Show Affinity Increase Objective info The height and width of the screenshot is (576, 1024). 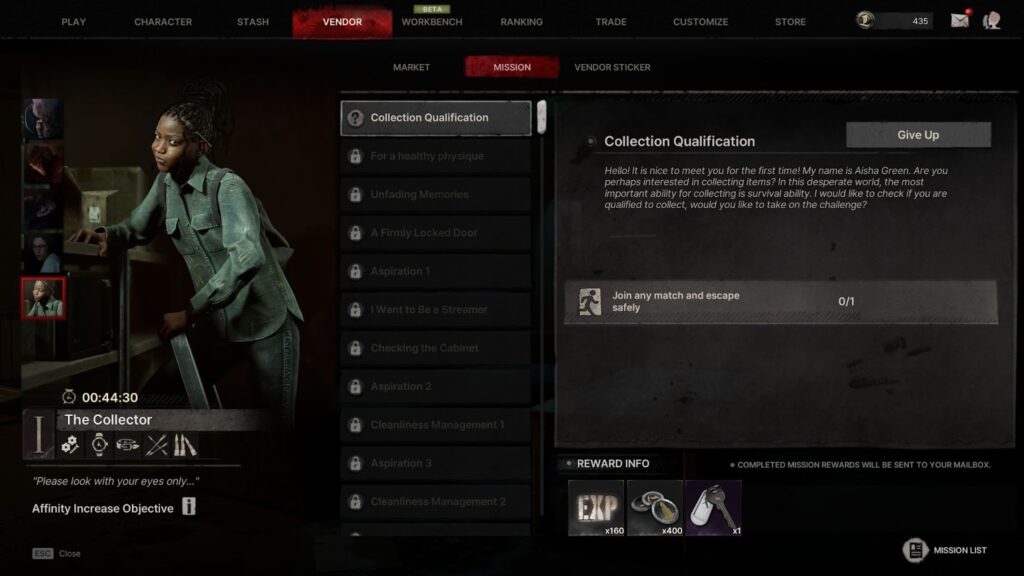point(188,507)
